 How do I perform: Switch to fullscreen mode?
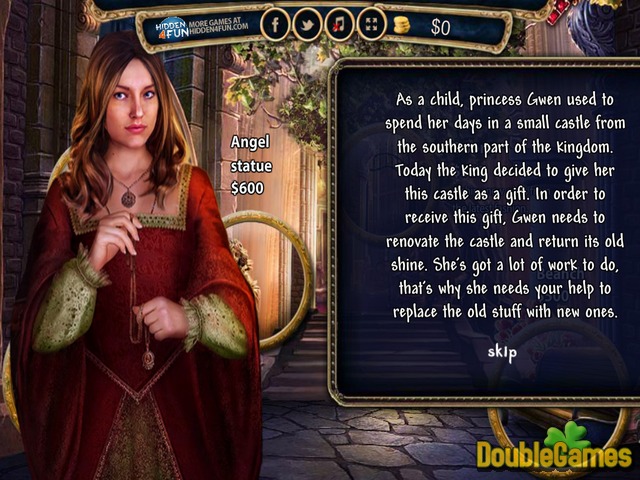point(370,26)
